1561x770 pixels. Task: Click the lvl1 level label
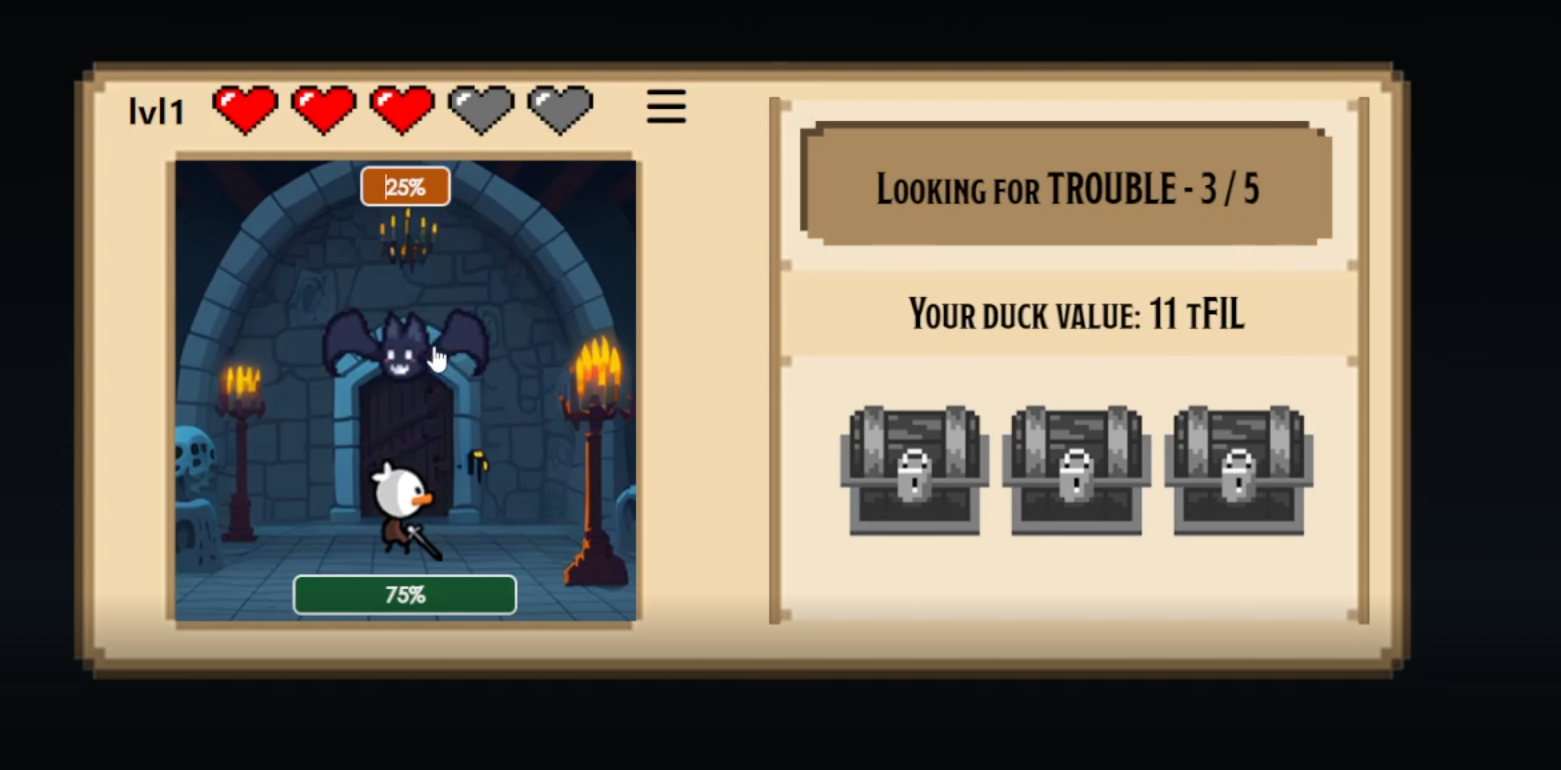pyautogui.click(x=156, y=110)
